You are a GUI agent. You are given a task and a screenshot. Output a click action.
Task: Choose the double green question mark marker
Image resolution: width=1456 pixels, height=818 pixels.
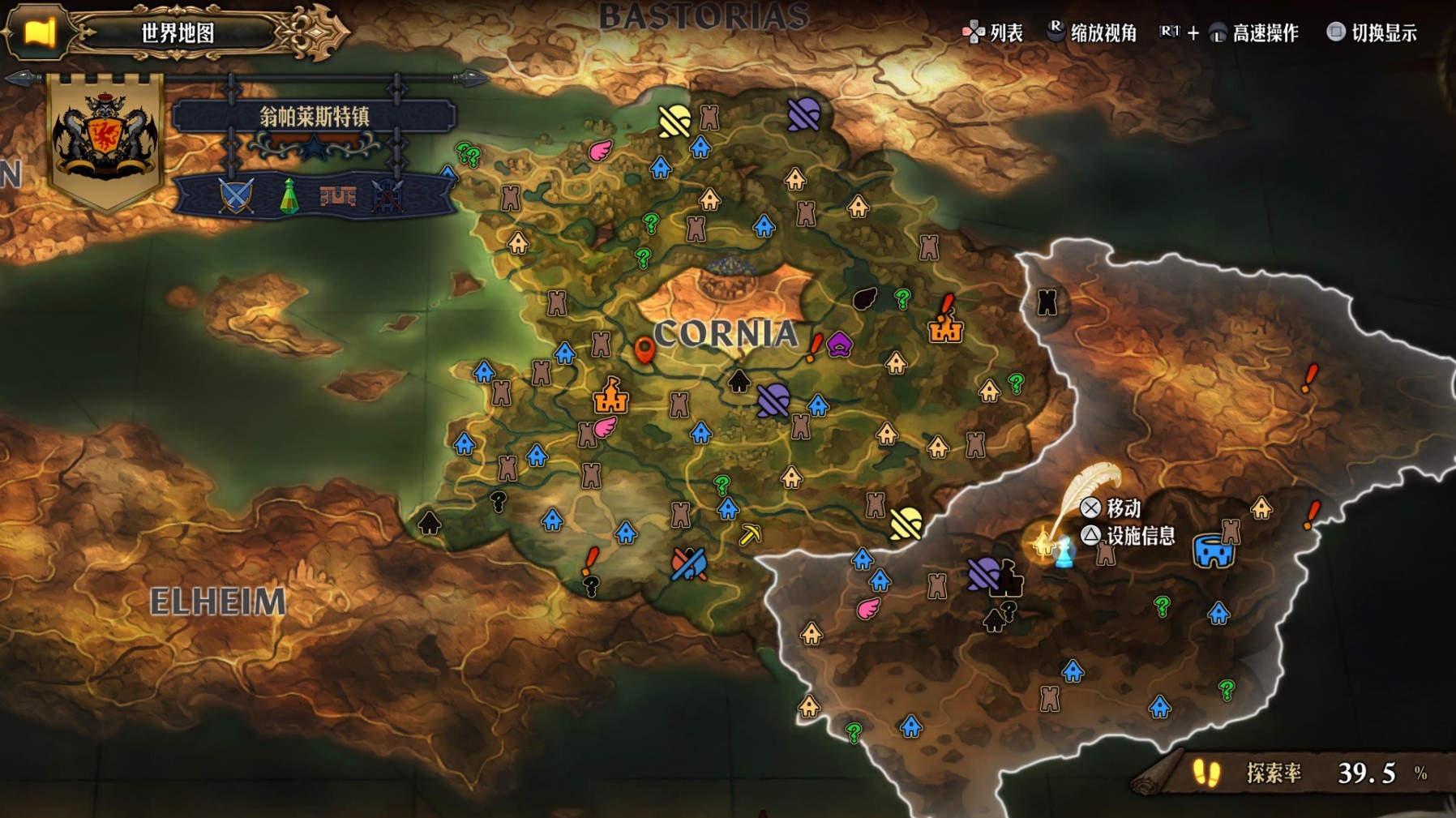(469, 153)
